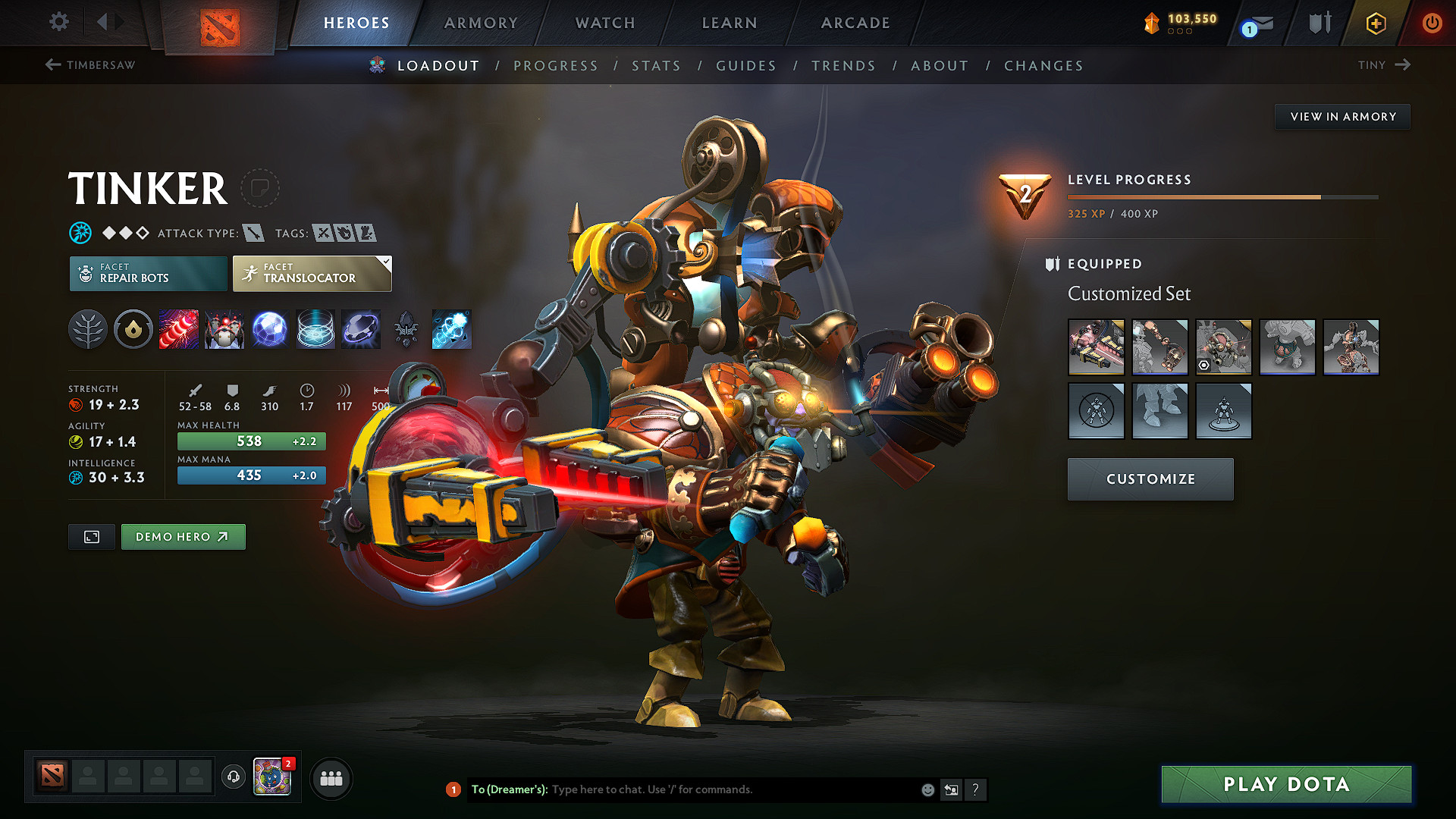Open the STATS tab for Tinker

coord(656,65)
